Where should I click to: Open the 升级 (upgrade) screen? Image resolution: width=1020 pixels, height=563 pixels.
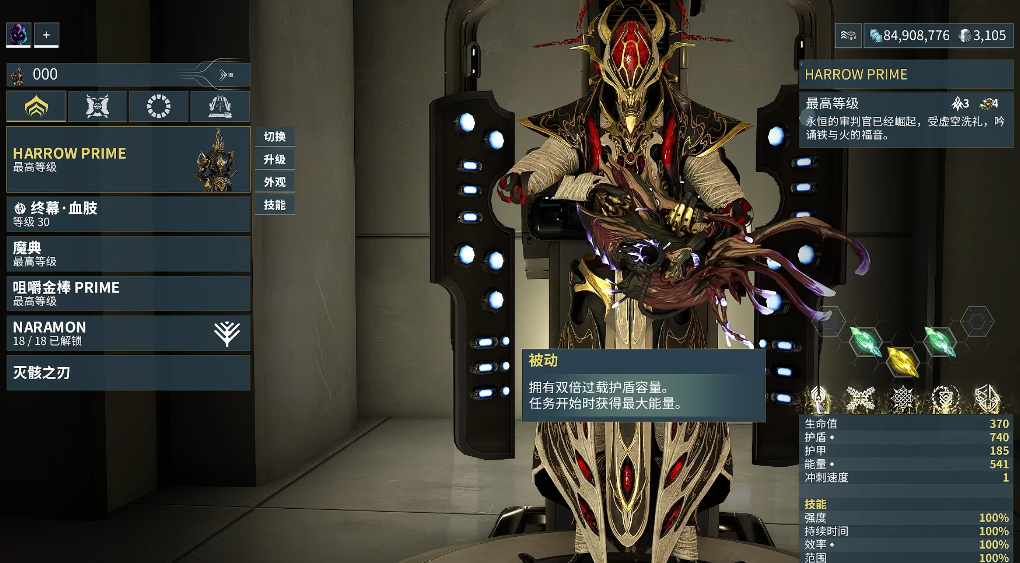[274, 160]
